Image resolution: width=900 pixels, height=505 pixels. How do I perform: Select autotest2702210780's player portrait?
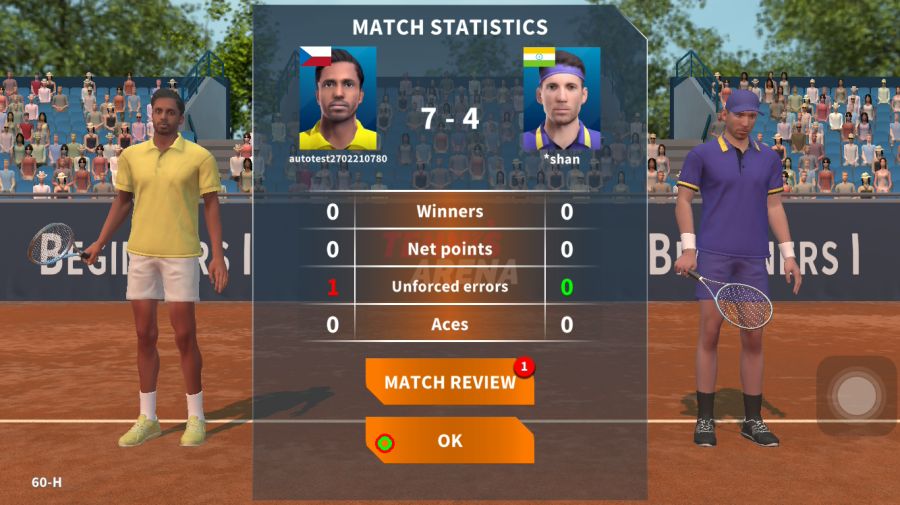click(x=338, y=99)
